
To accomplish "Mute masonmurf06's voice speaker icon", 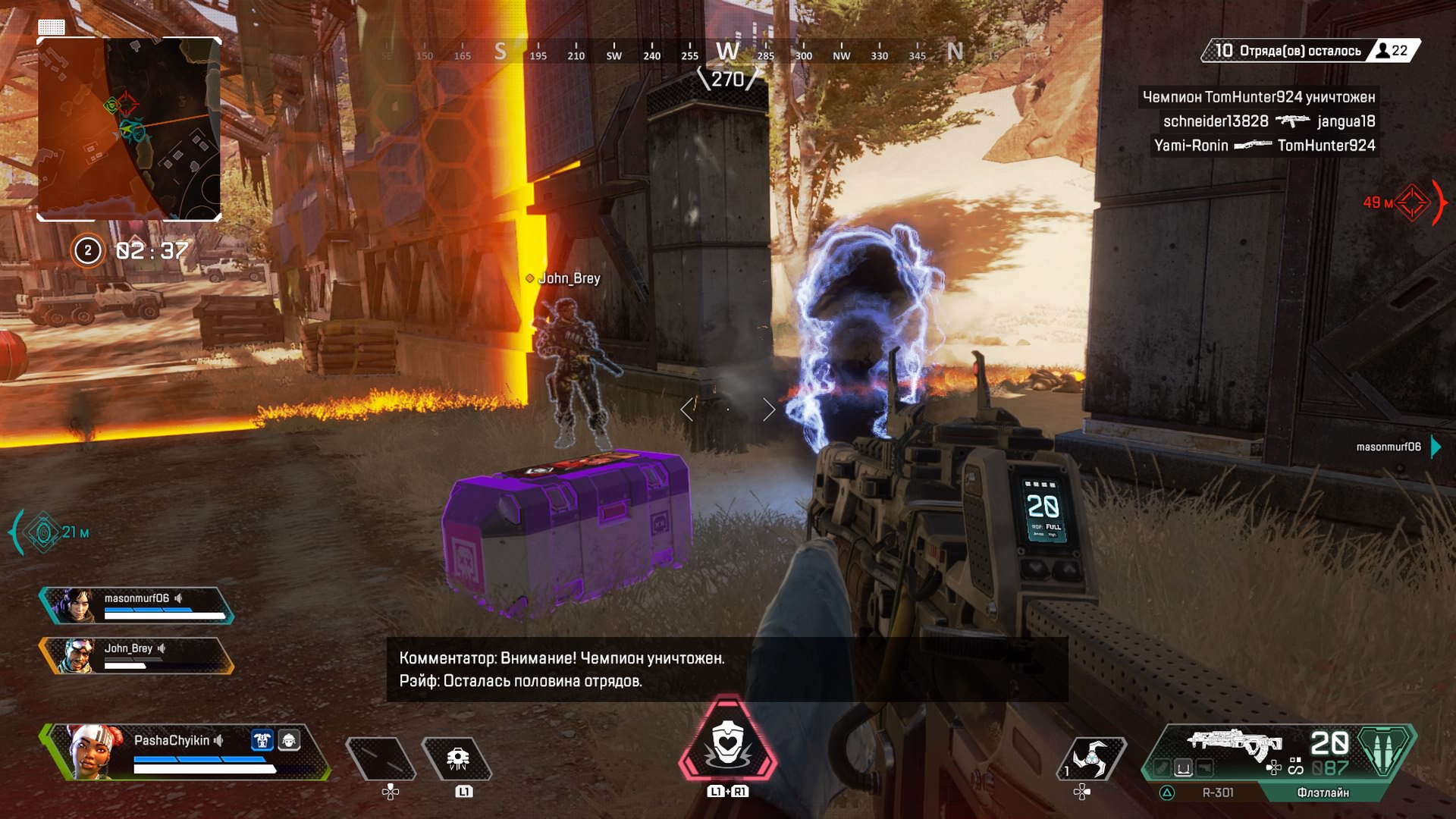I will (179, 598).
